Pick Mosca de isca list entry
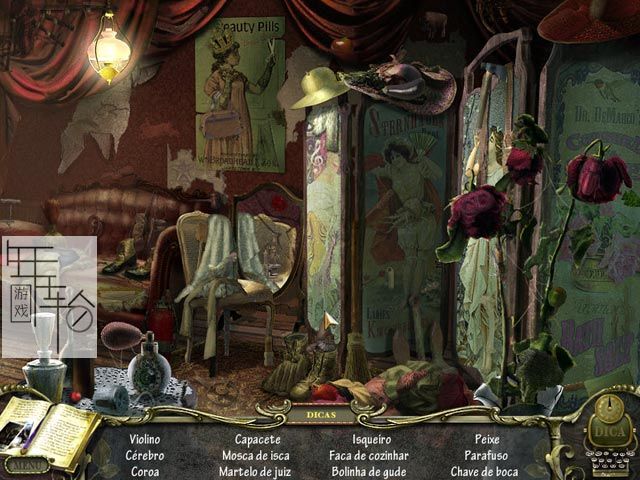Screen dimensions: 640x480 tap(257, 455)
